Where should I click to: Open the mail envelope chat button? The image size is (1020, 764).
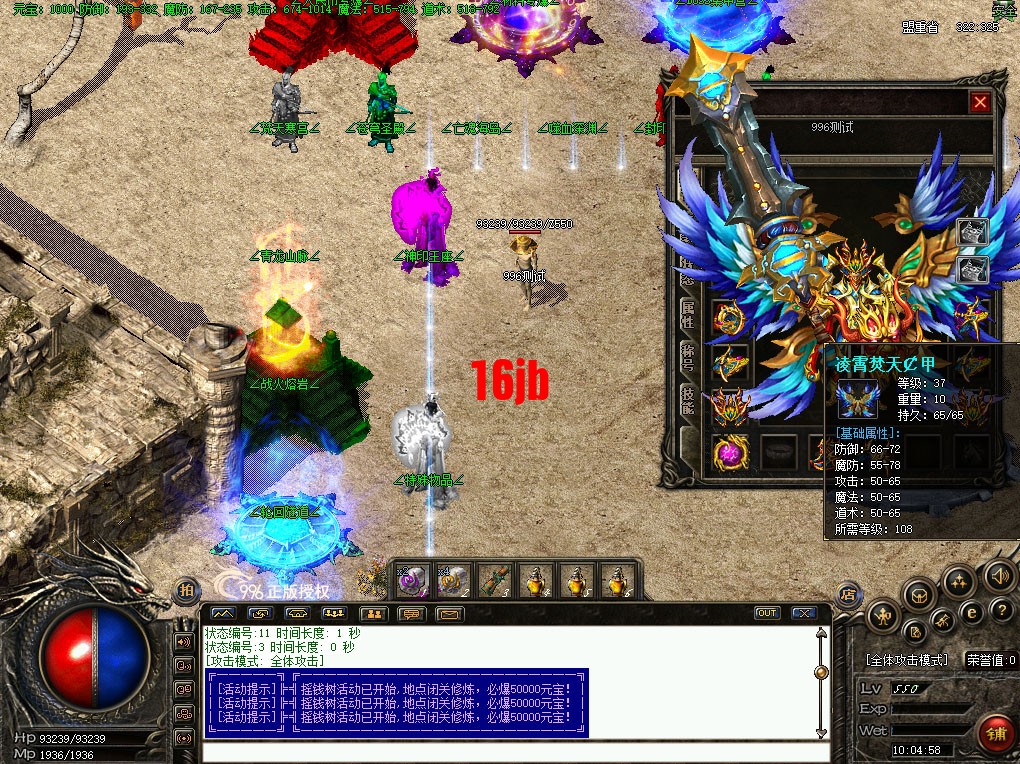449,613
